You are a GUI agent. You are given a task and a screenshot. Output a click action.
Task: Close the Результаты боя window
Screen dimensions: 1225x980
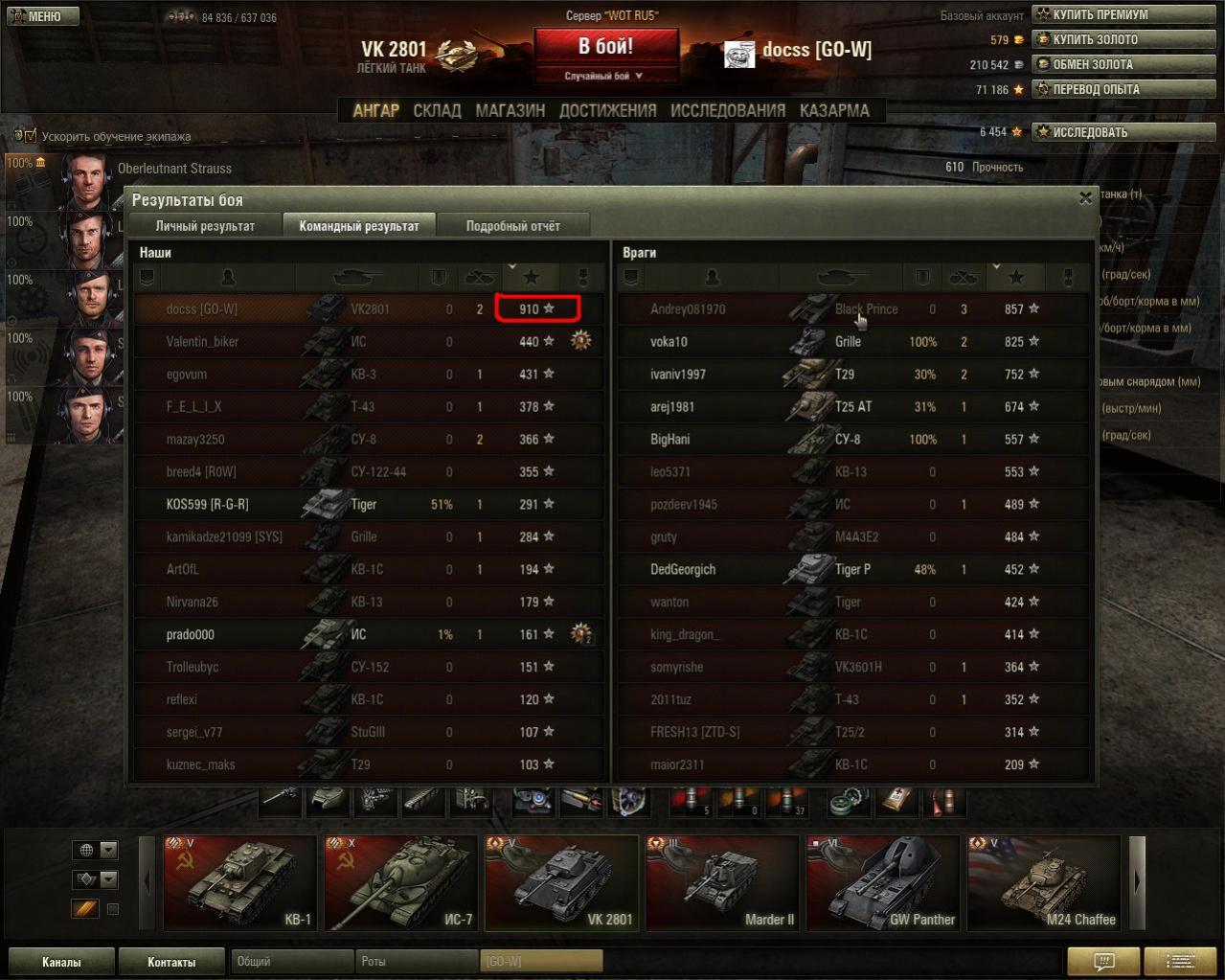click(x=1085, y=198)
